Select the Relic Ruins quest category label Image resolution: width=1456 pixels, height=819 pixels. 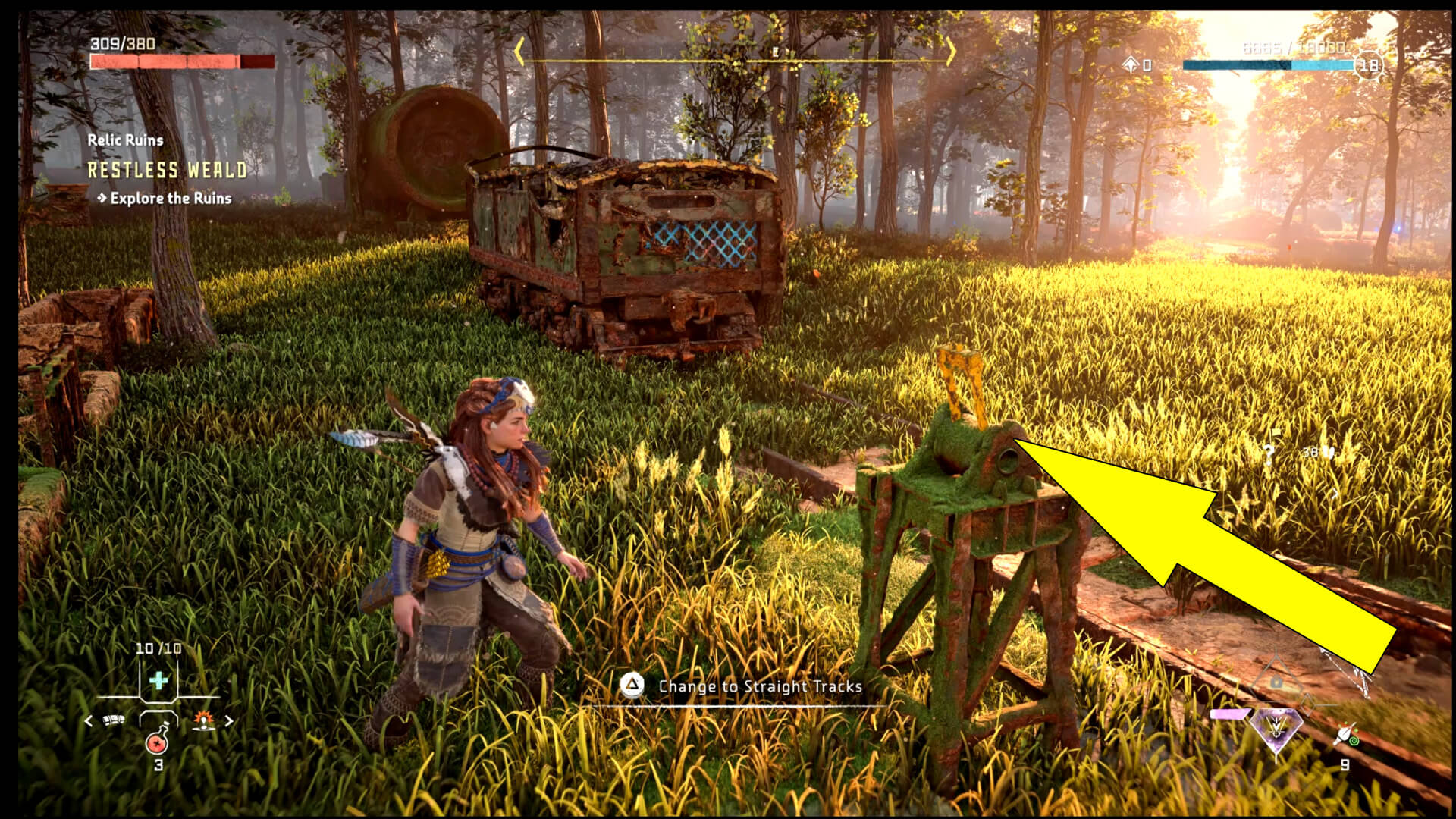click(125, 140)
